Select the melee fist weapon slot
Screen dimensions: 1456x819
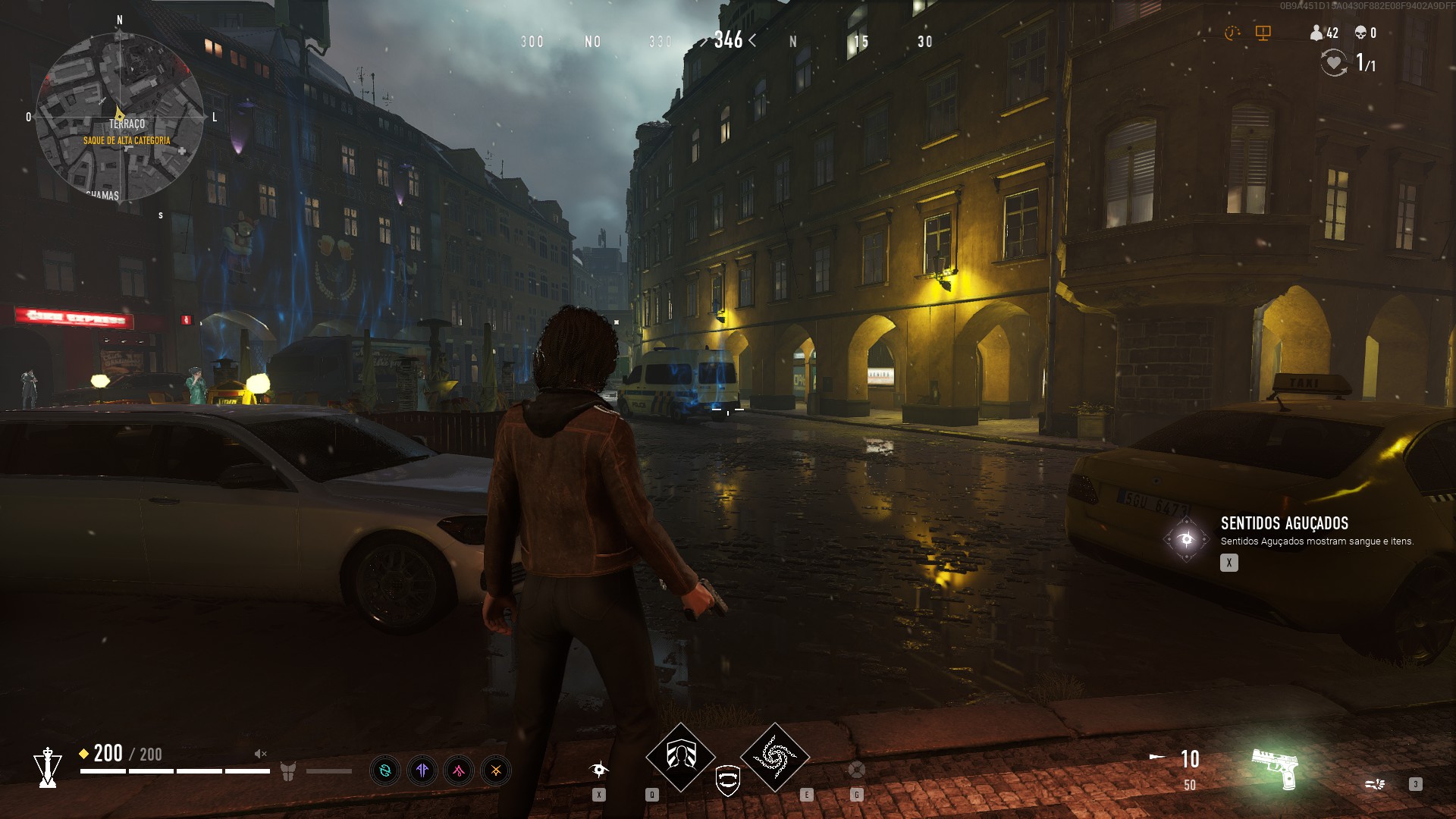pyautogui.click(x=1375, y=784)
